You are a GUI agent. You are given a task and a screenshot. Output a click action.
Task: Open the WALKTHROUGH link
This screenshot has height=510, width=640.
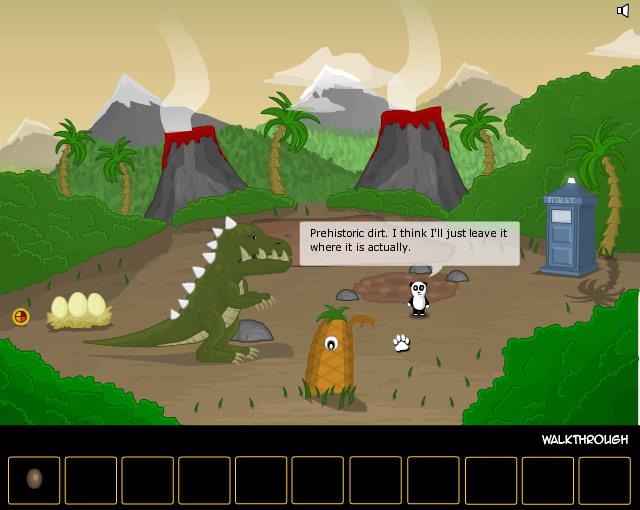coord(585,440)
